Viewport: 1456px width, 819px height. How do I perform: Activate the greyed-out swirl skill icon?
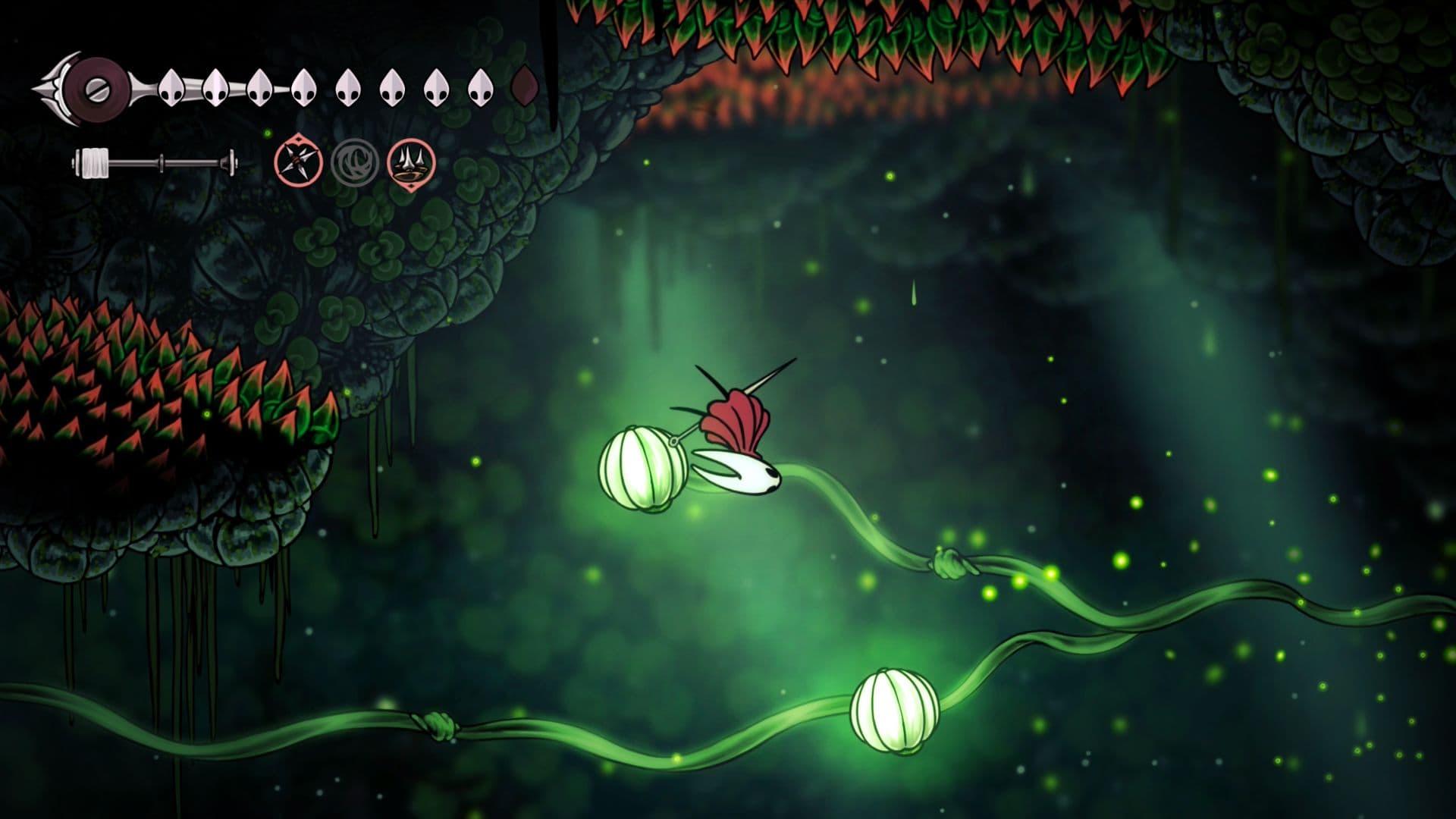click(x=354, y=162)
